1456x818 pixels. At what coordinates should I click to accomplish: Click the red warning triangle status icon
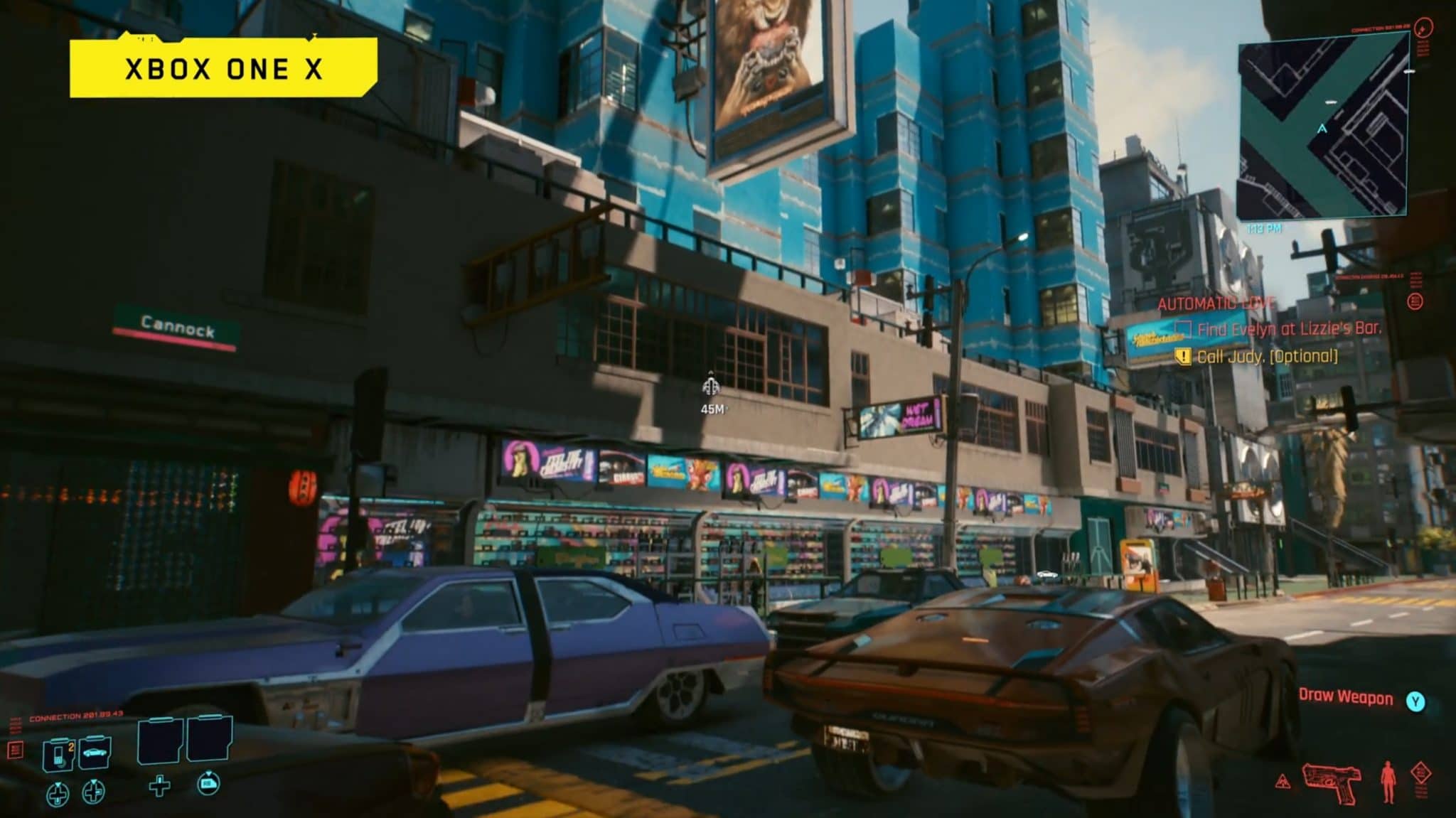pyautogui.click(x=1283, y=782)
